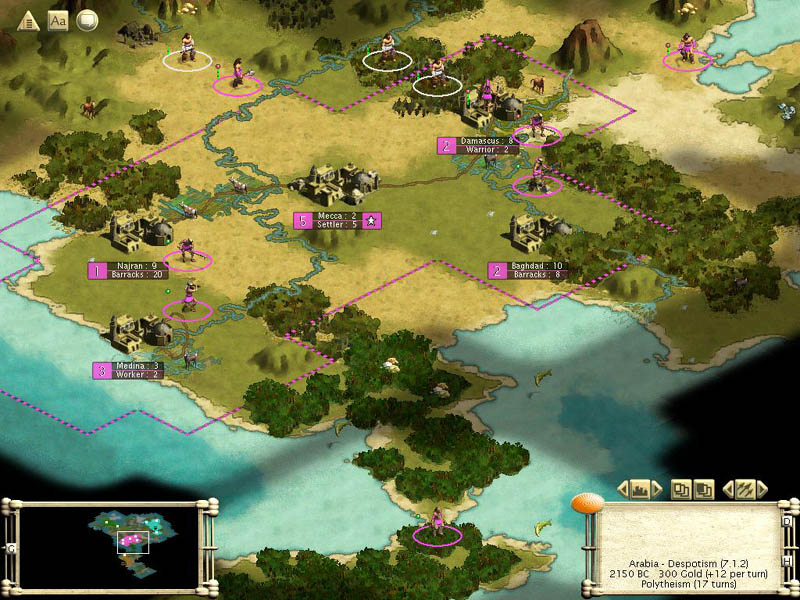Image resolution: width=800 pixels, height=600 pixels.
Task: Go to next unit with right arrow
Action: [x=763, y=489]
